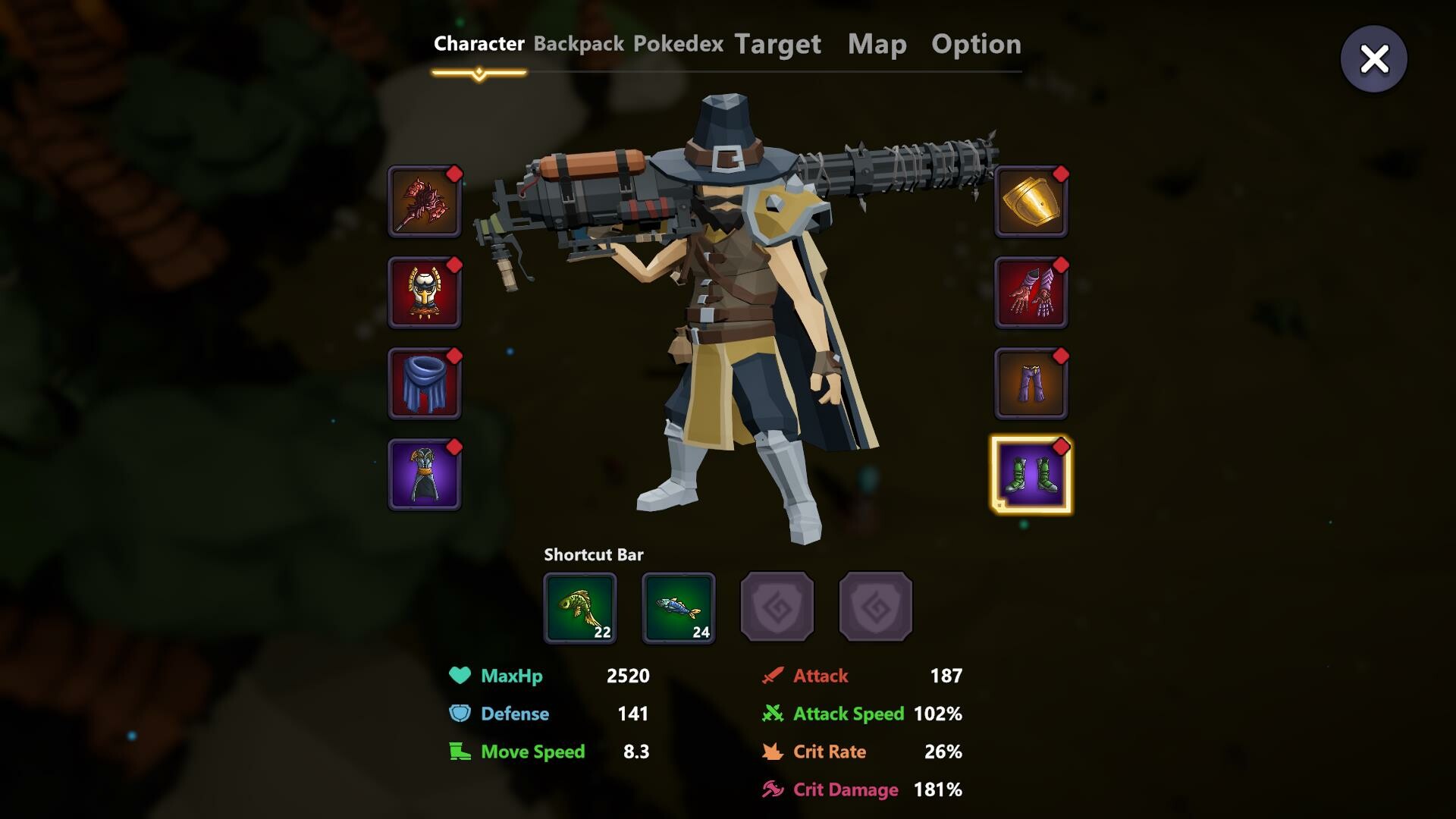Select the Target tab
1456x819 pixels.
pyautogui.click(x=777, y=44)
